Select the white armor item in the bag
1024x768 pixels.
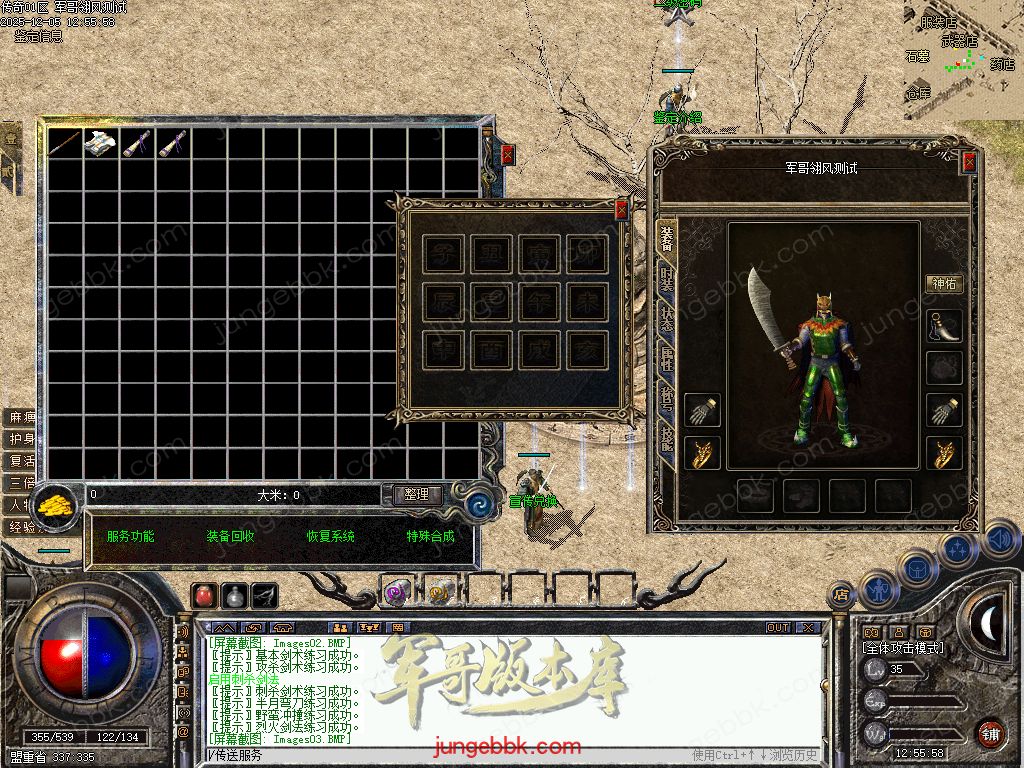(x=101, y=143)
